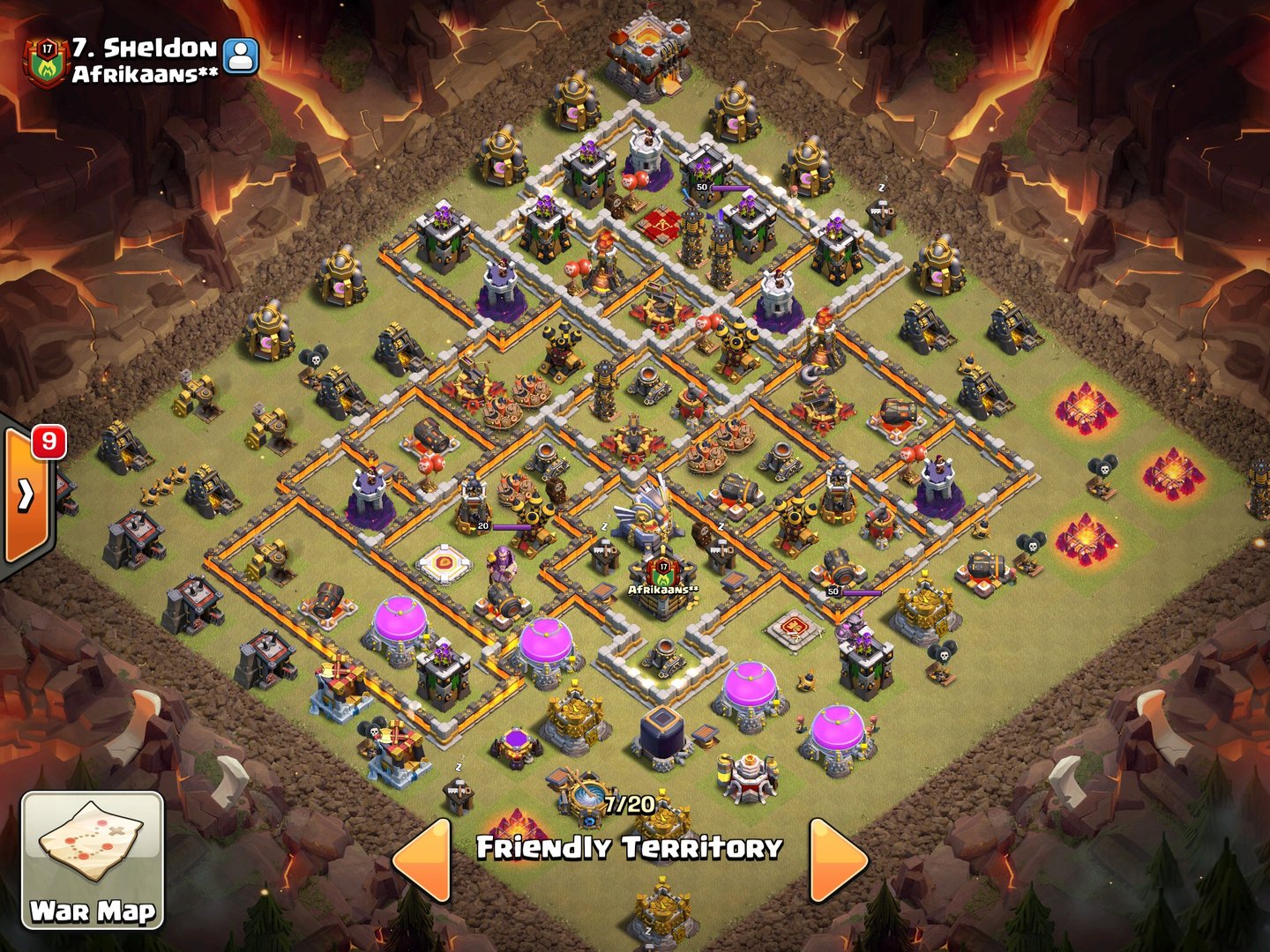This screenshot has height=952, width=1270.
Task: Tap the Afrikaans** clan badge
Action: (46, 62)
